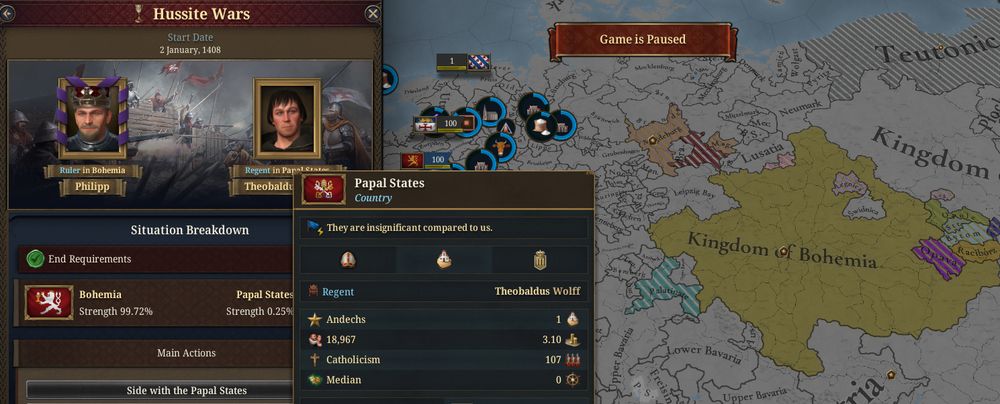Screen dimensions: 1000x404
Task: Go back using the panel's left arrow
Action: point(8,13)
